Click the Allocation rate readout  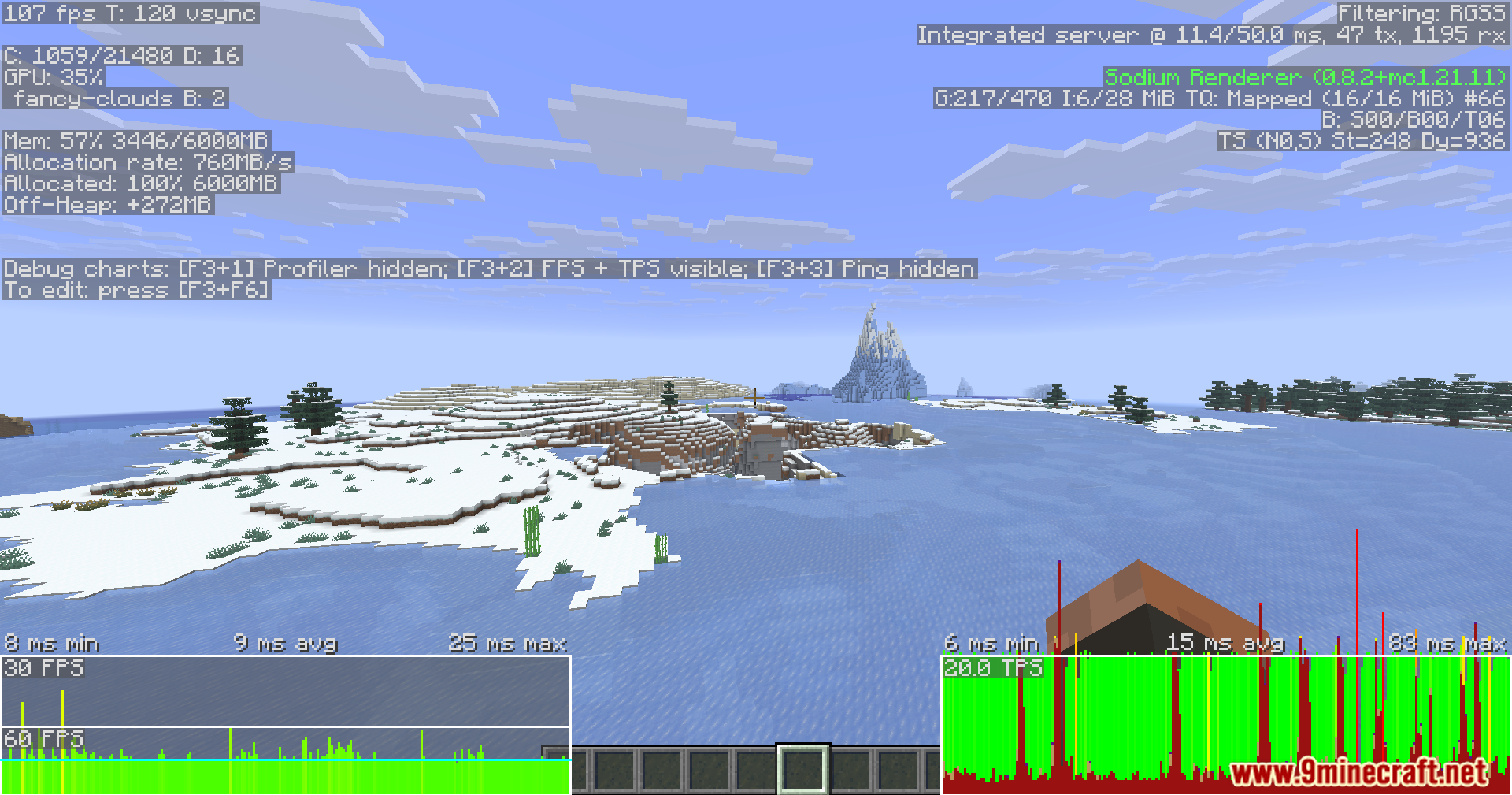[x=146, y=163]
